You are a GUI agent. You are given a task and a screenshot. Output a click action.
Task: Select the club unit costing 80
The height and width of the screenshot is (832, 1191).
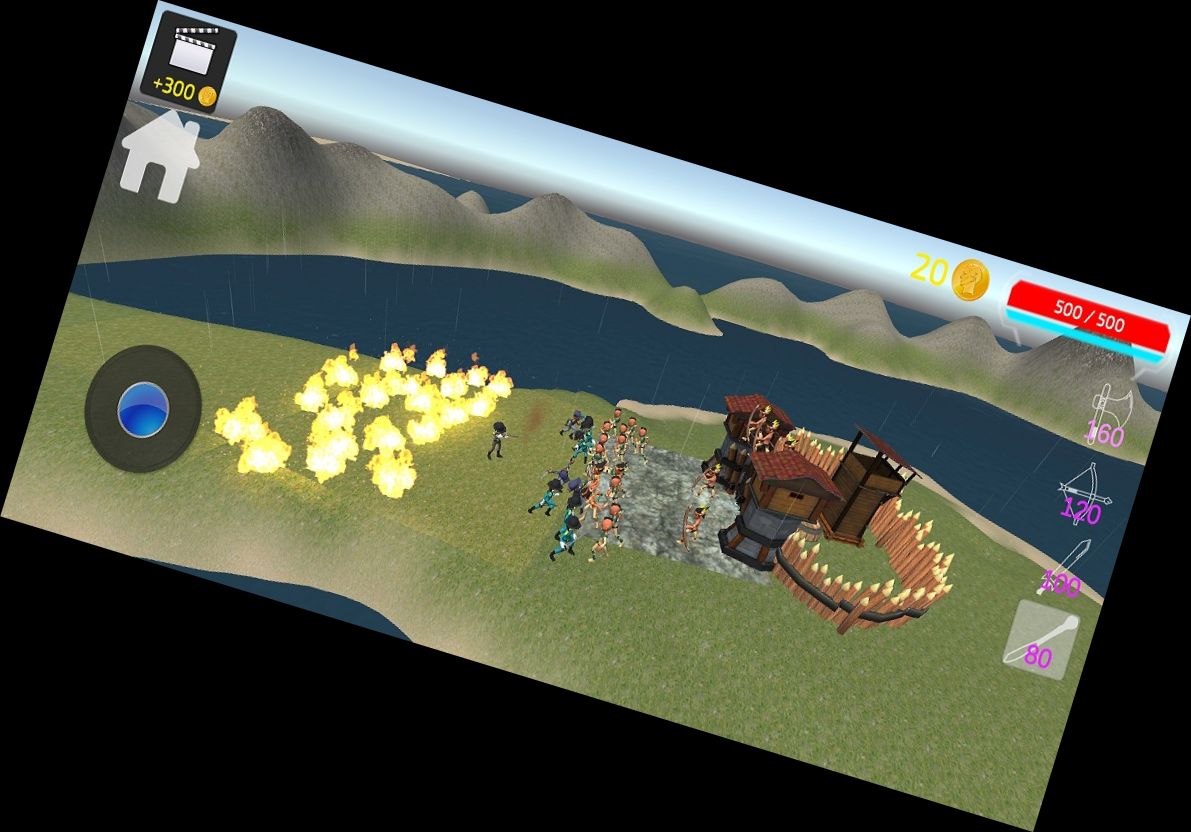click(1042, 640)
